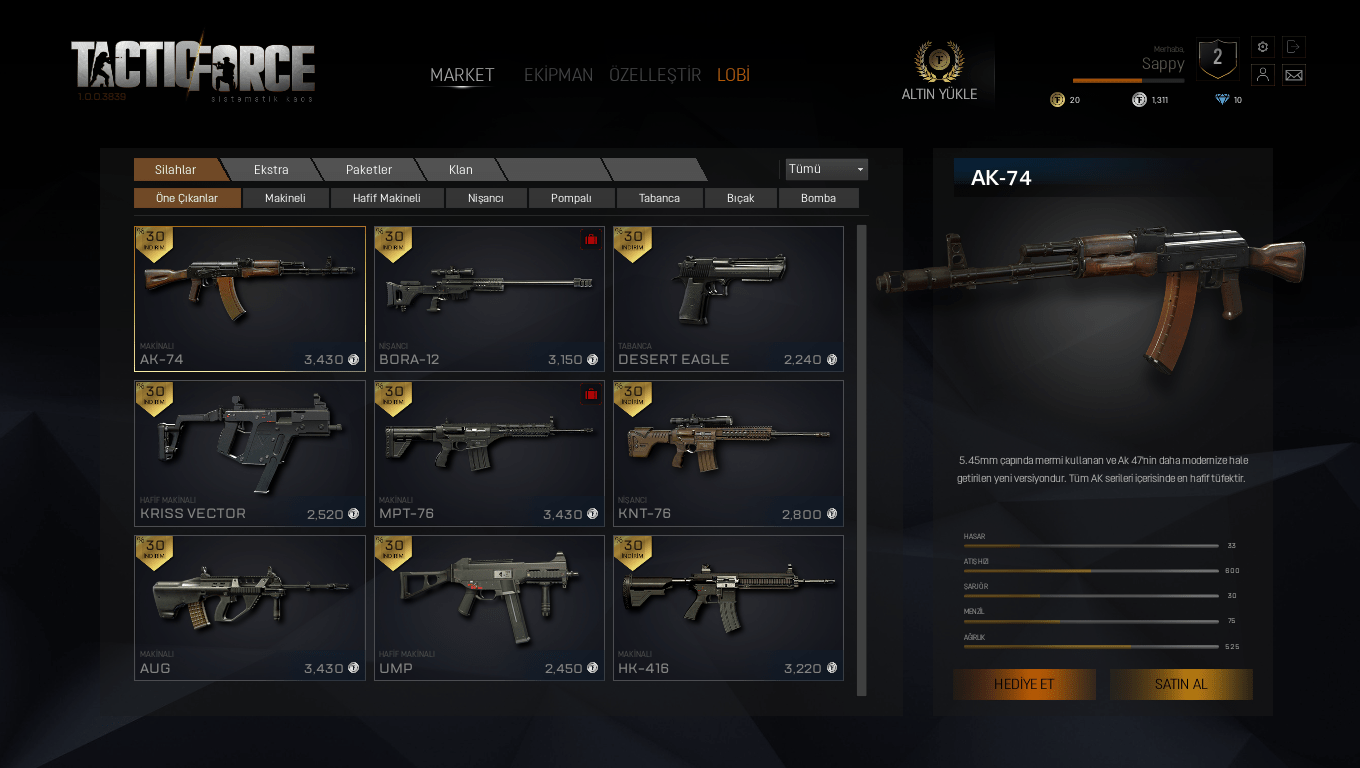Show the Nişancı weapon category
Viewport: 1360px width, 768px height.
pyautogui.click(x=486, y=198)
